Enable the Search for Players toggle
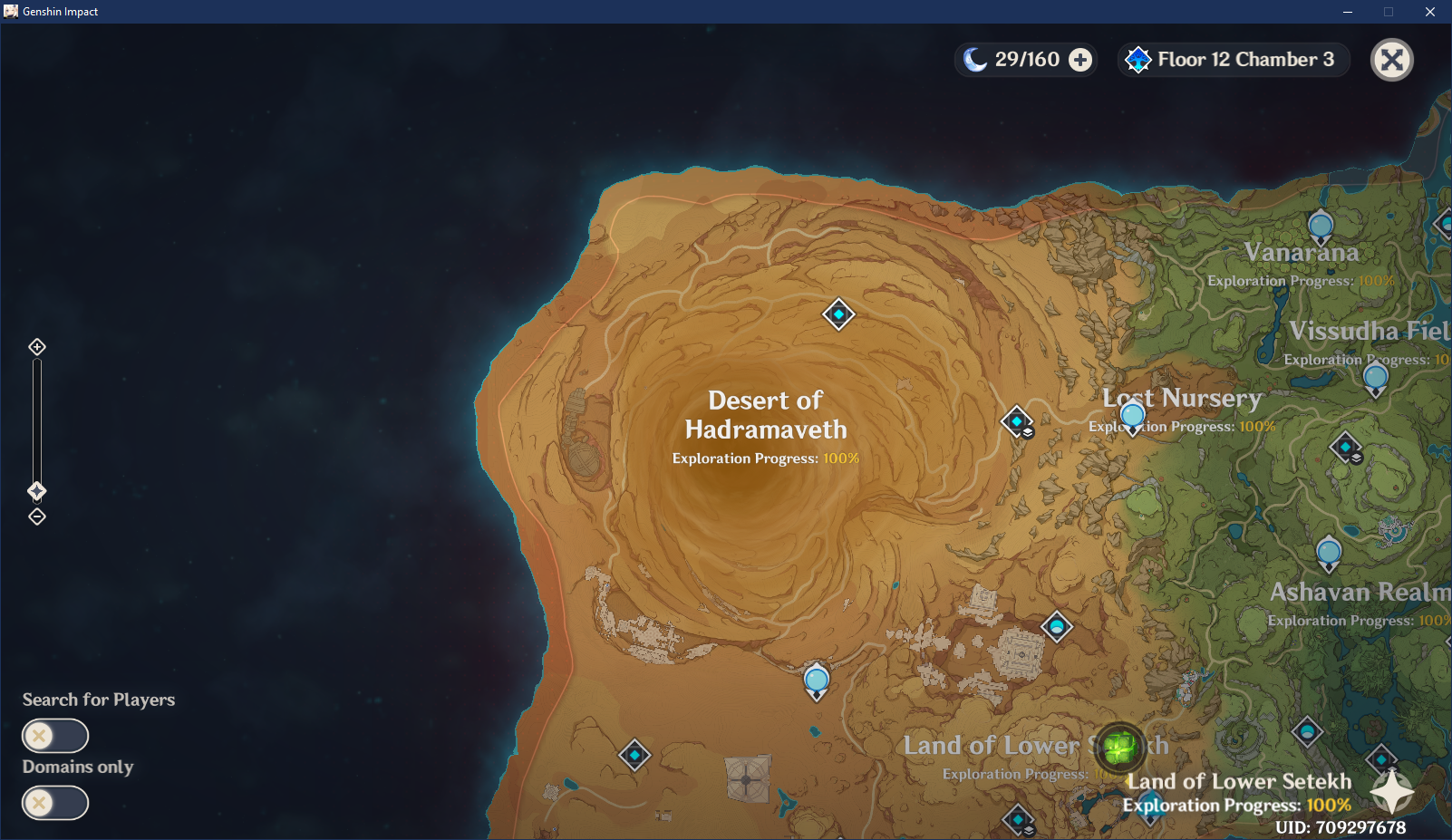 (x=54, y=735)
